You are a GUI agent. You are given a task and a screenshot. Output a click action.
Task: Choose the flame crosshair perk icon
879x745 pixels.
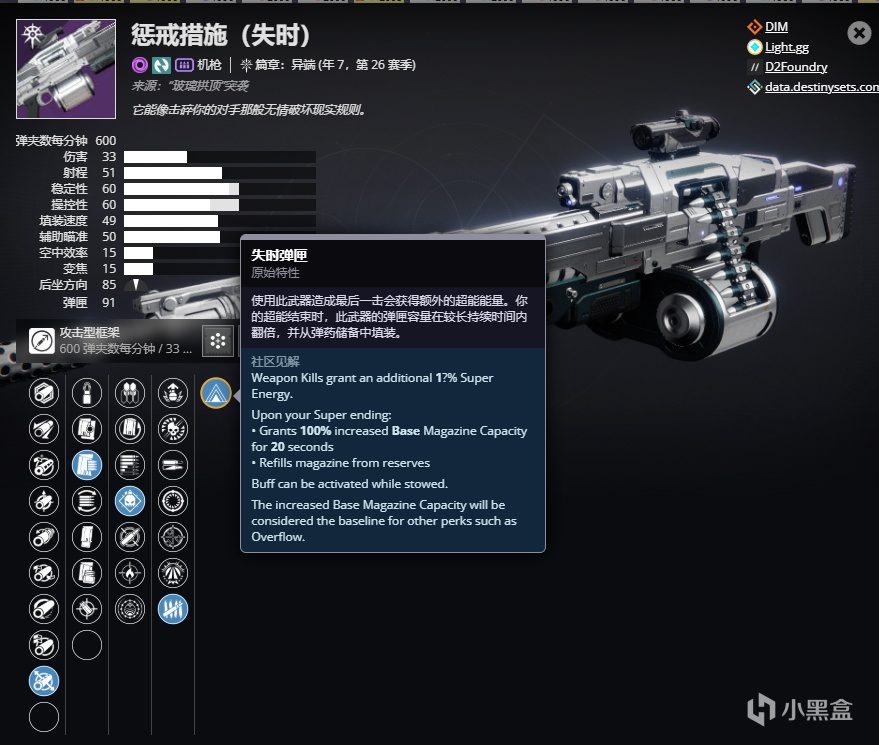coord(130,572)
